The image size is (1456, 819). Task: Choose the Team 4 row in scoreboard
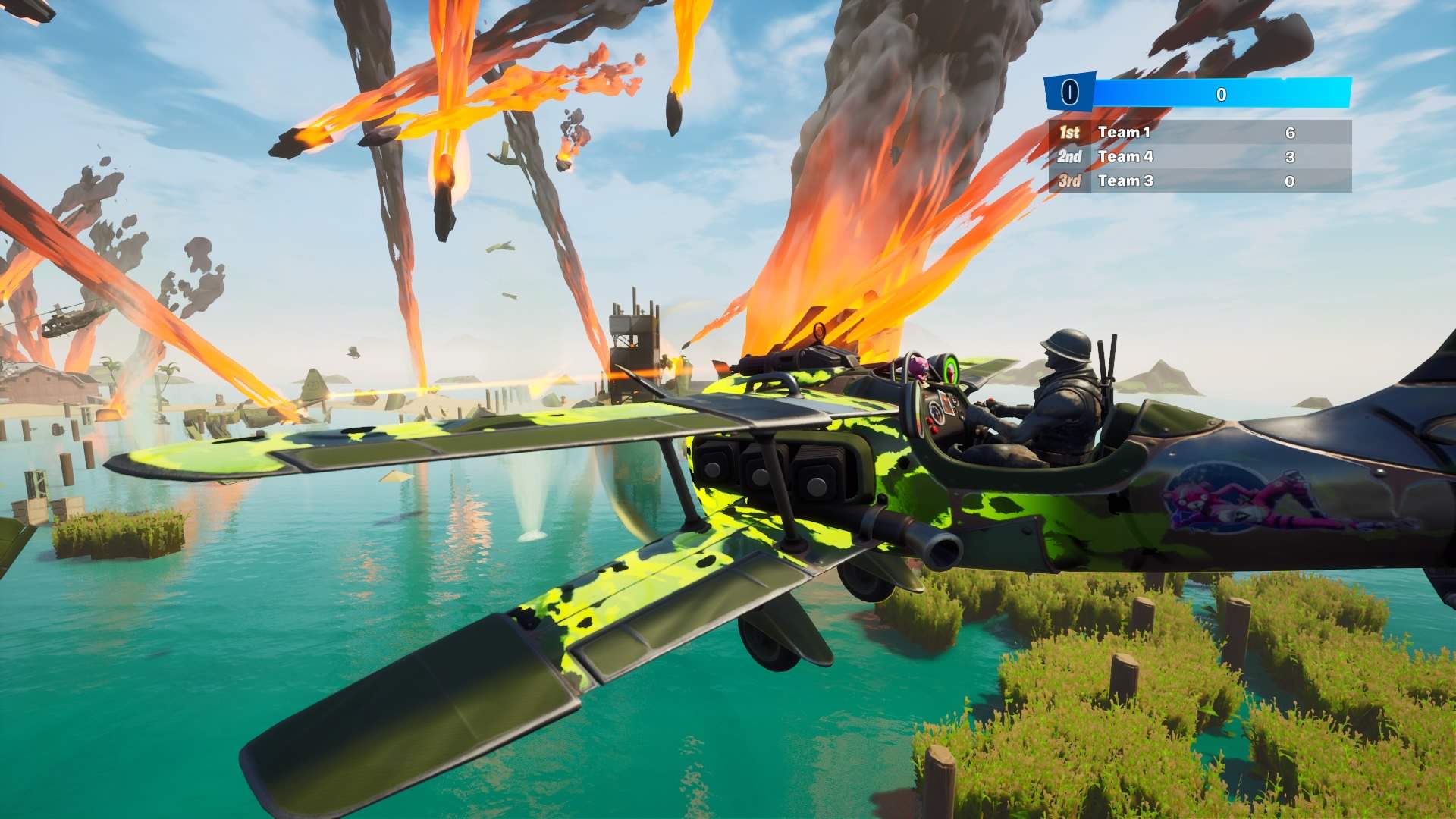coord(1200,157)
